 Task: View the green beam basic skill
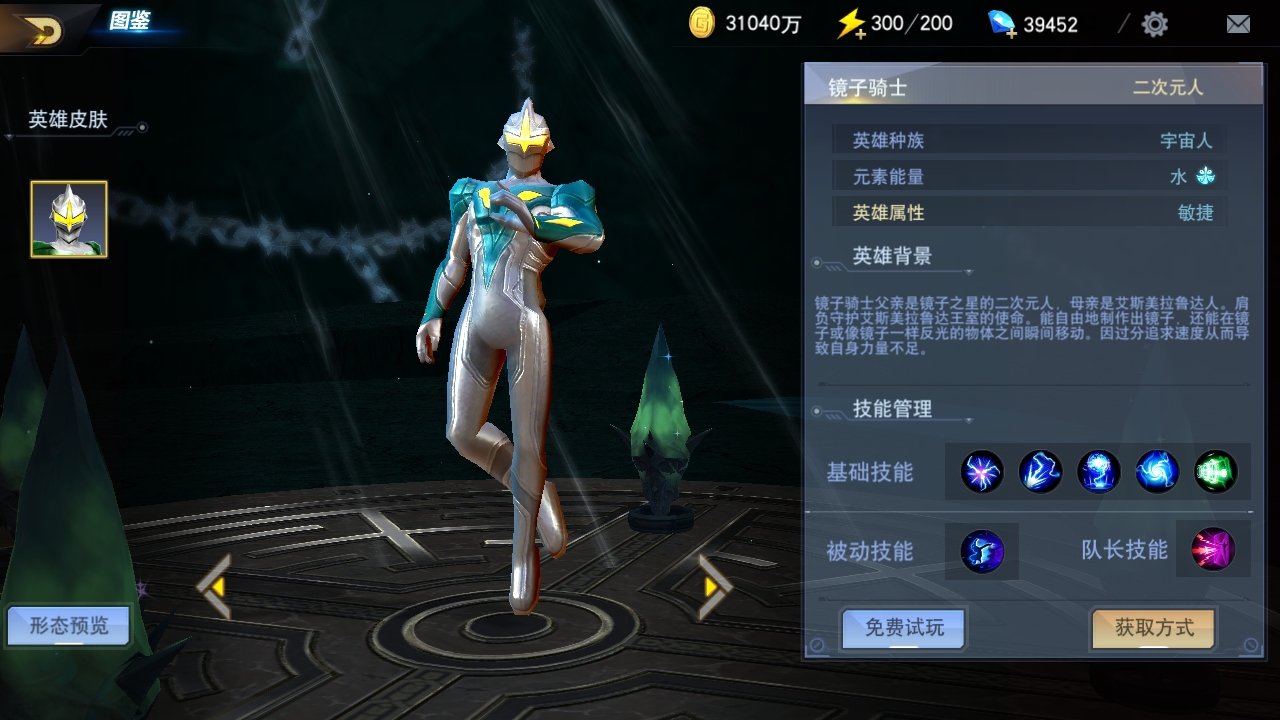tap(1215, 472)
